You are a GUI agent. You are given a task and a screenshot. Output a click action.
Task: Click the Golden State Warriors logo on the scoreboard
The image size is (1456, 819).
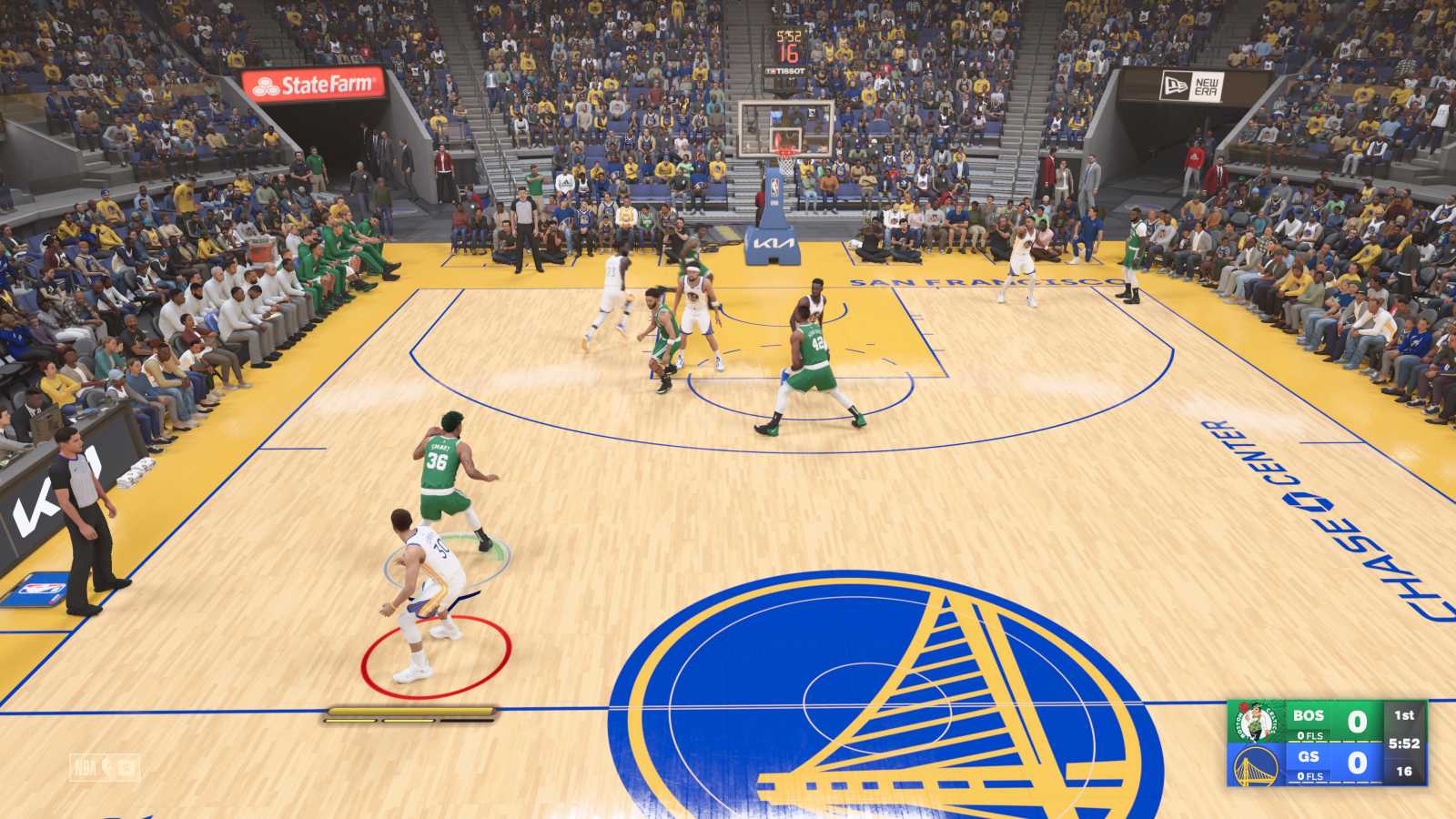1256,767
